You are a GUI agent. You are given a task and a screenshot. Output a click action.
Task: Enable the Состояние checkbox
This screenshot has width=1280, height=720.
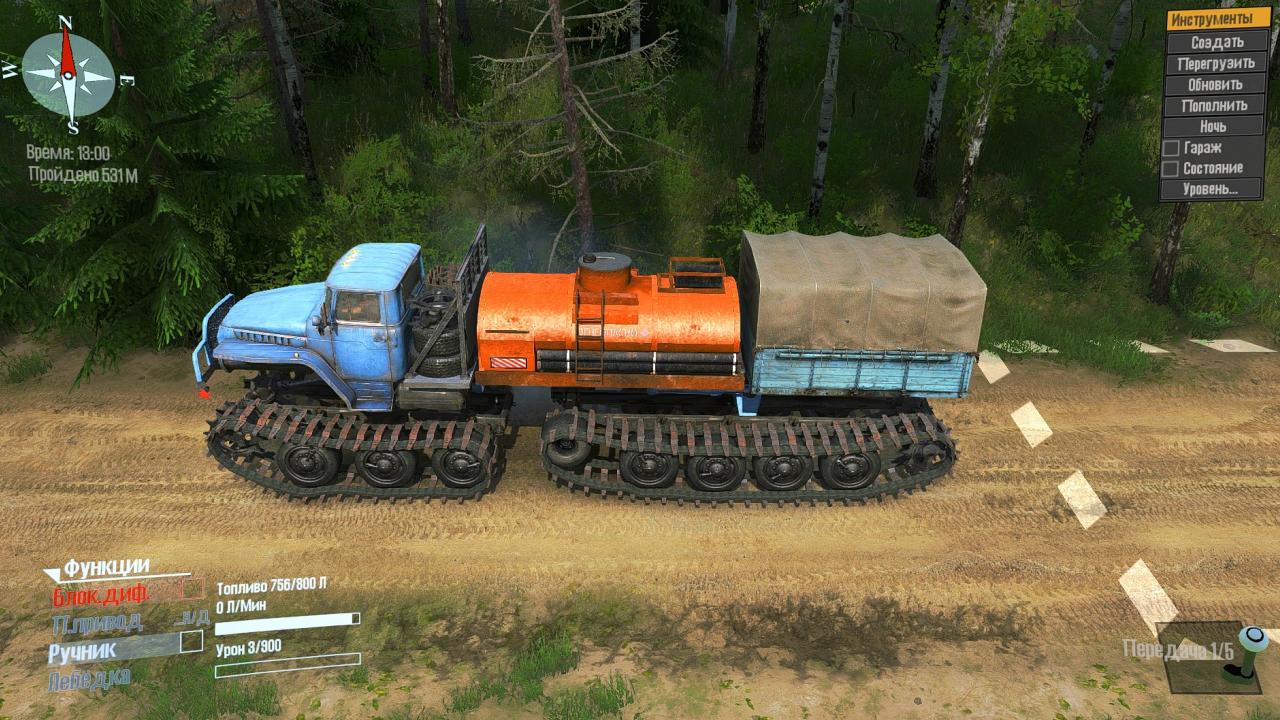pos(1170,168)
